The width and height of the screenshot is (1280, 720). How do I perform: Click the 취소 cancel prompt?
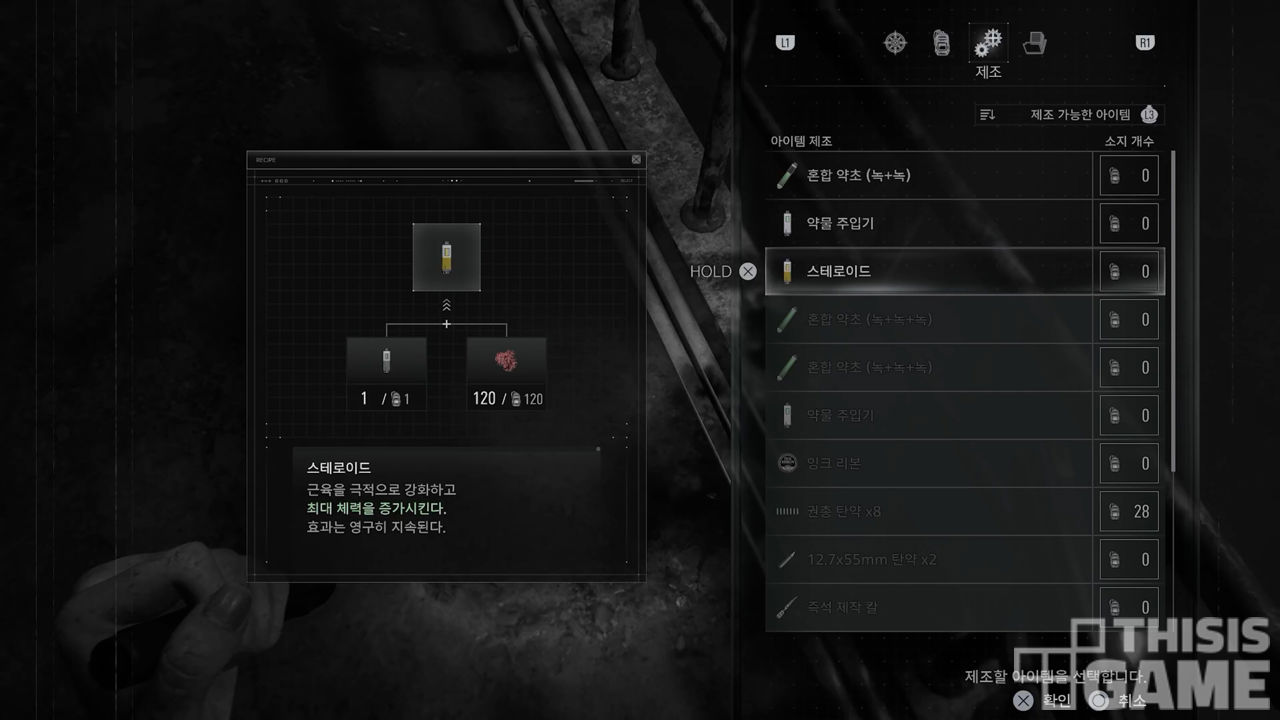point(1120,701)
